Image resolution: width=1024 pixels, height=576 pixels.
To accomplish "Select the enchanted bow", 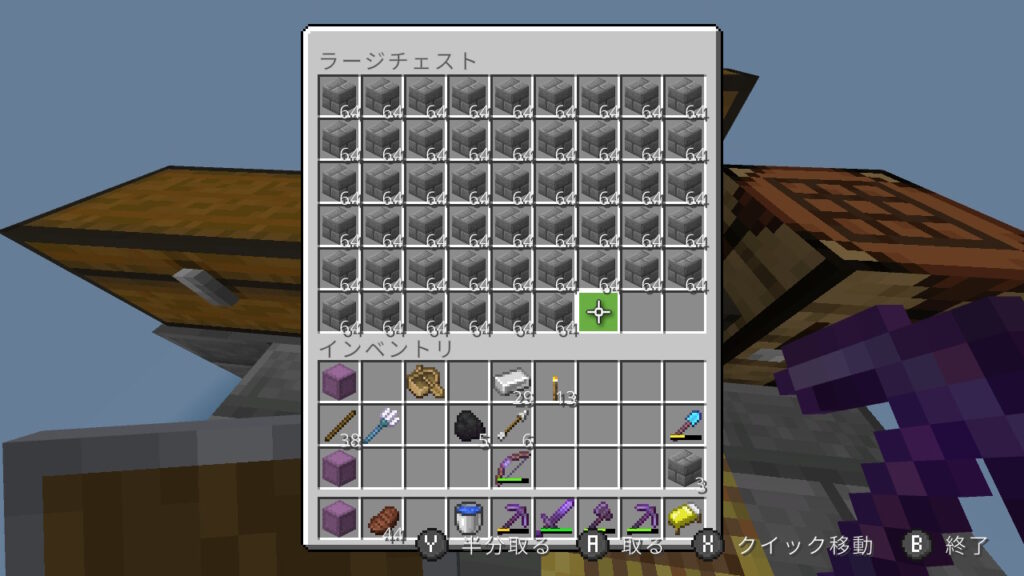I will tap(512, 467).
